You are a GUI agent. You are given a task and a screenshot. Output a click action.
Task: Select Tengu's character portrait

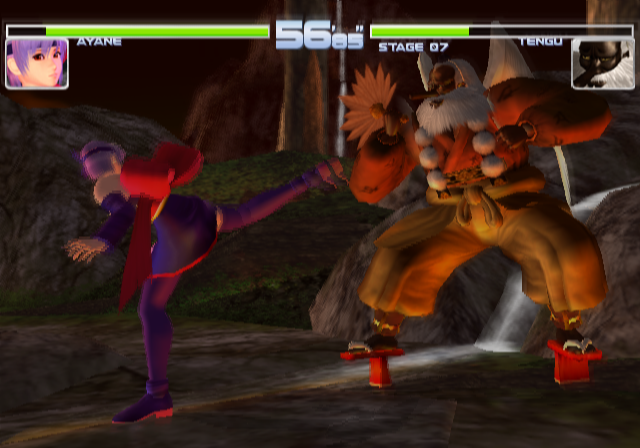[x=602, y=63]
